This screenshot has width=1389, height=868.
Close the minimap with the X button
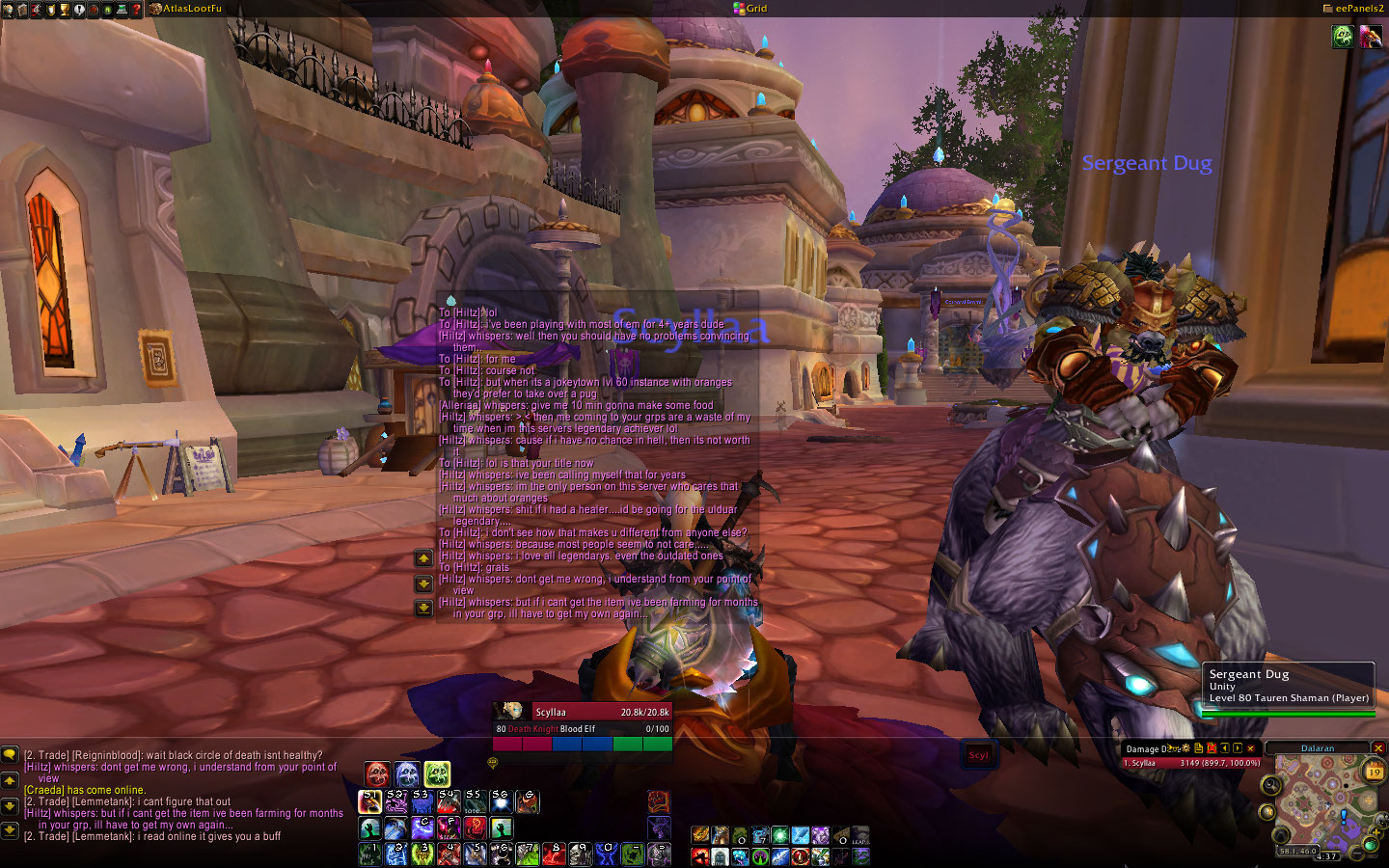tap(1378, 748)
